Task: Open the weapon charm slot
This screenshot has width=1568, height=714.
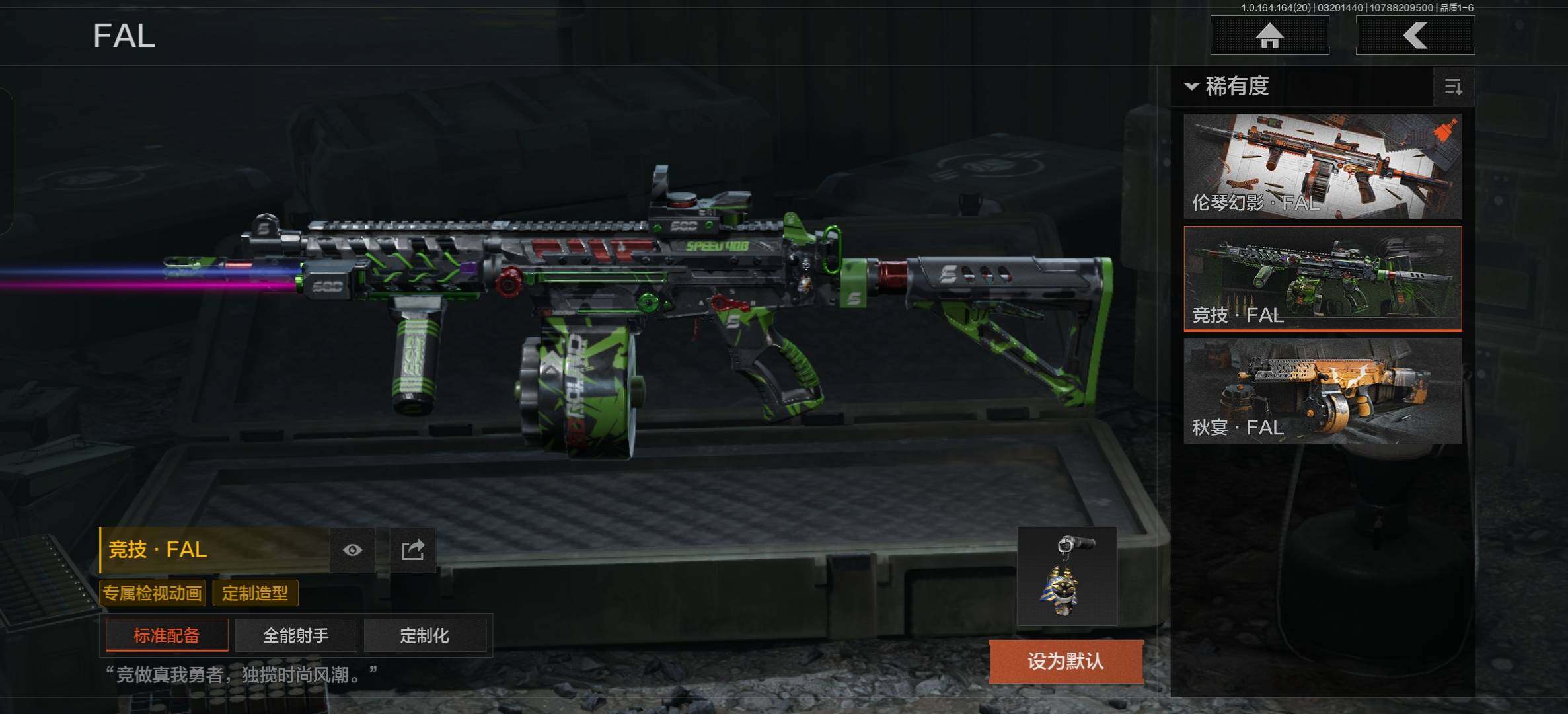Action: [1066, 576]
